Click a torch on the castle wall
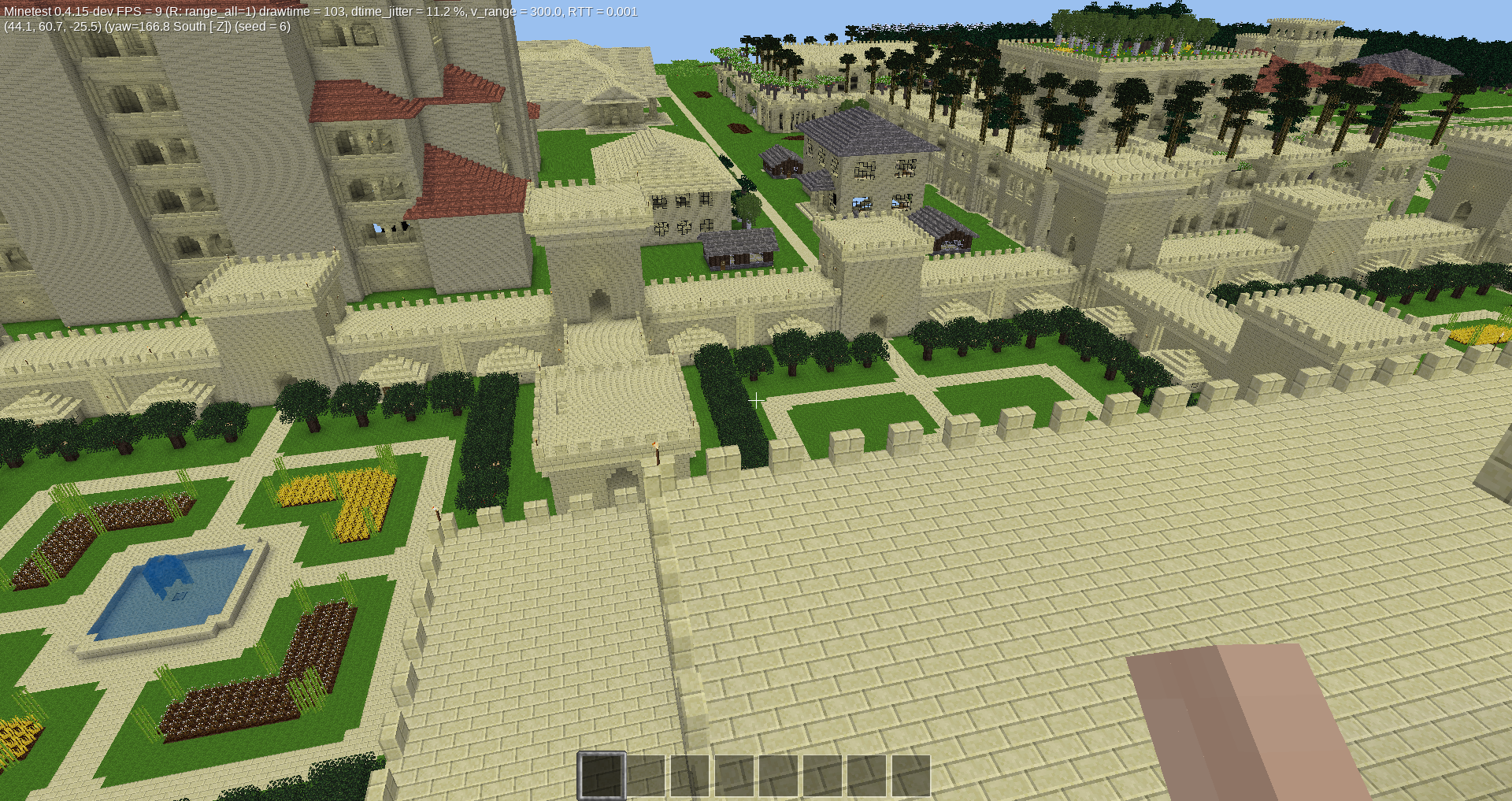The height and width of the screenshot is (801, 1512). [x=657, y=453]
